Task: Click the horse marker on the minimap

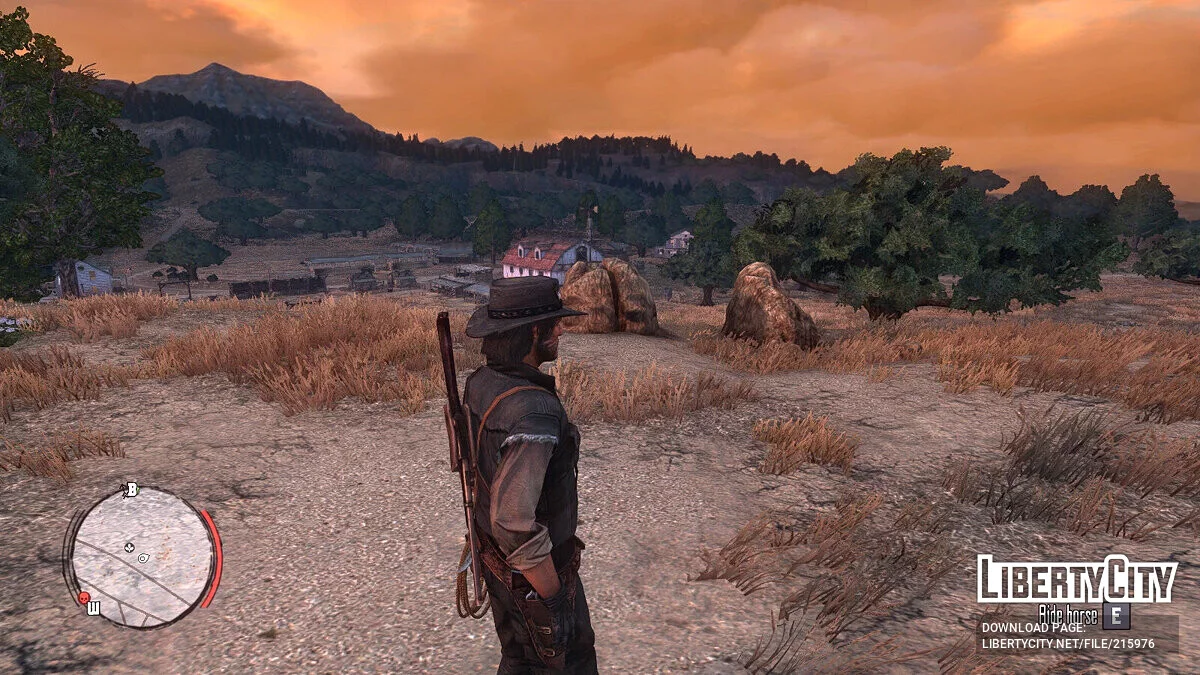Action: pos(128,547)
